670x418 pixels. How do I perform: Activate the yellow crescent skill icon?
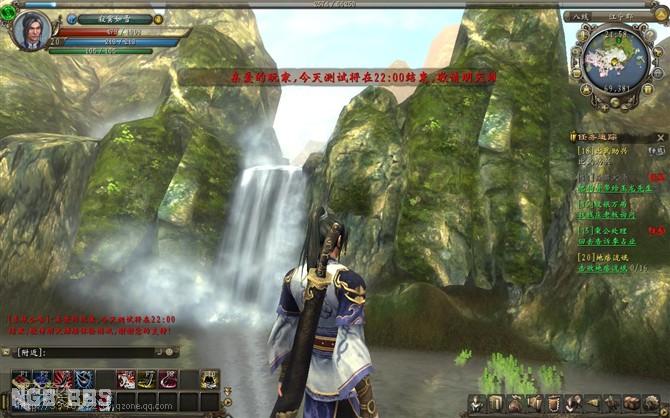tap(147, 378)
